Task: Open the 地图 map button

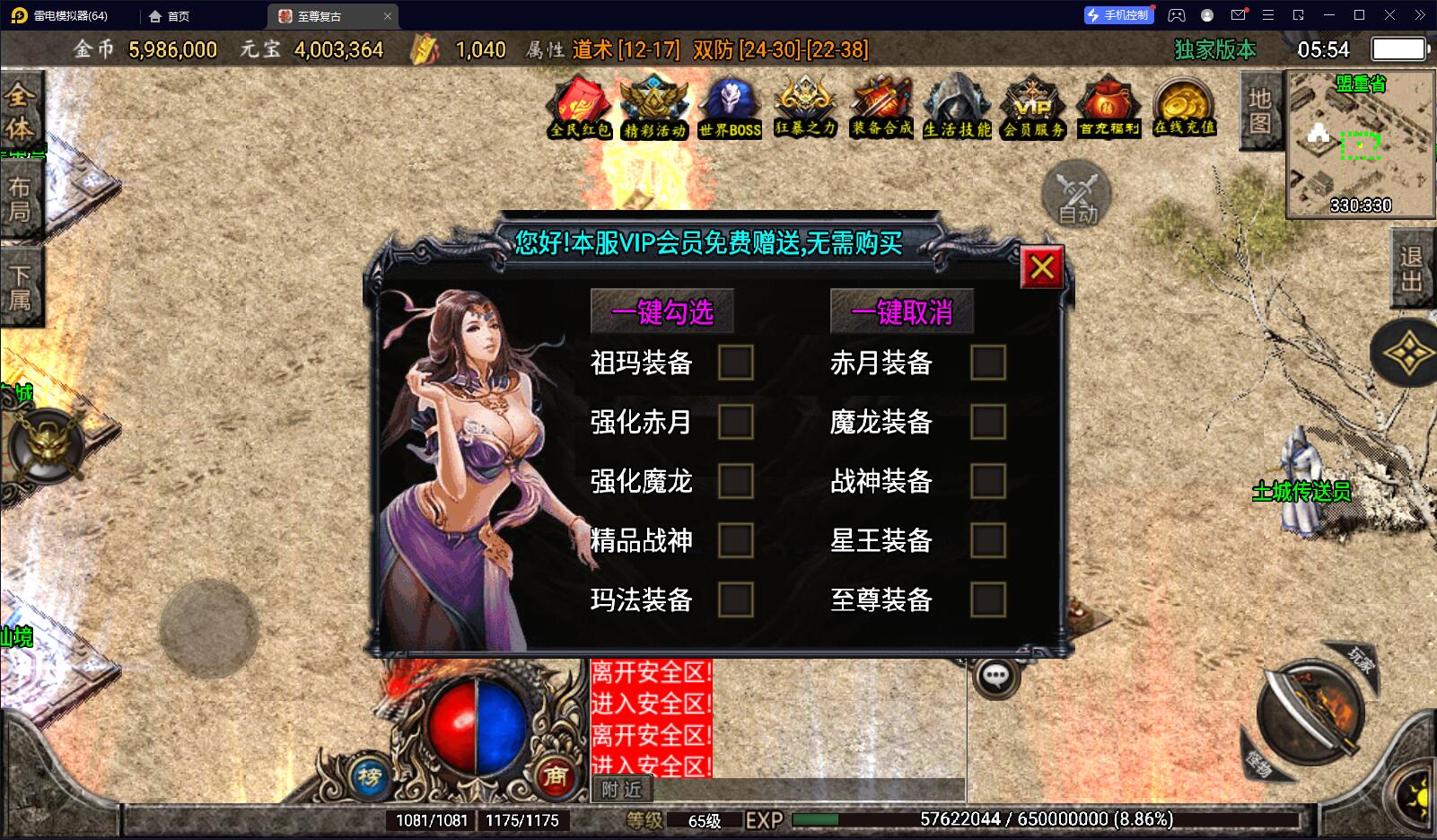Action: 1260,111
